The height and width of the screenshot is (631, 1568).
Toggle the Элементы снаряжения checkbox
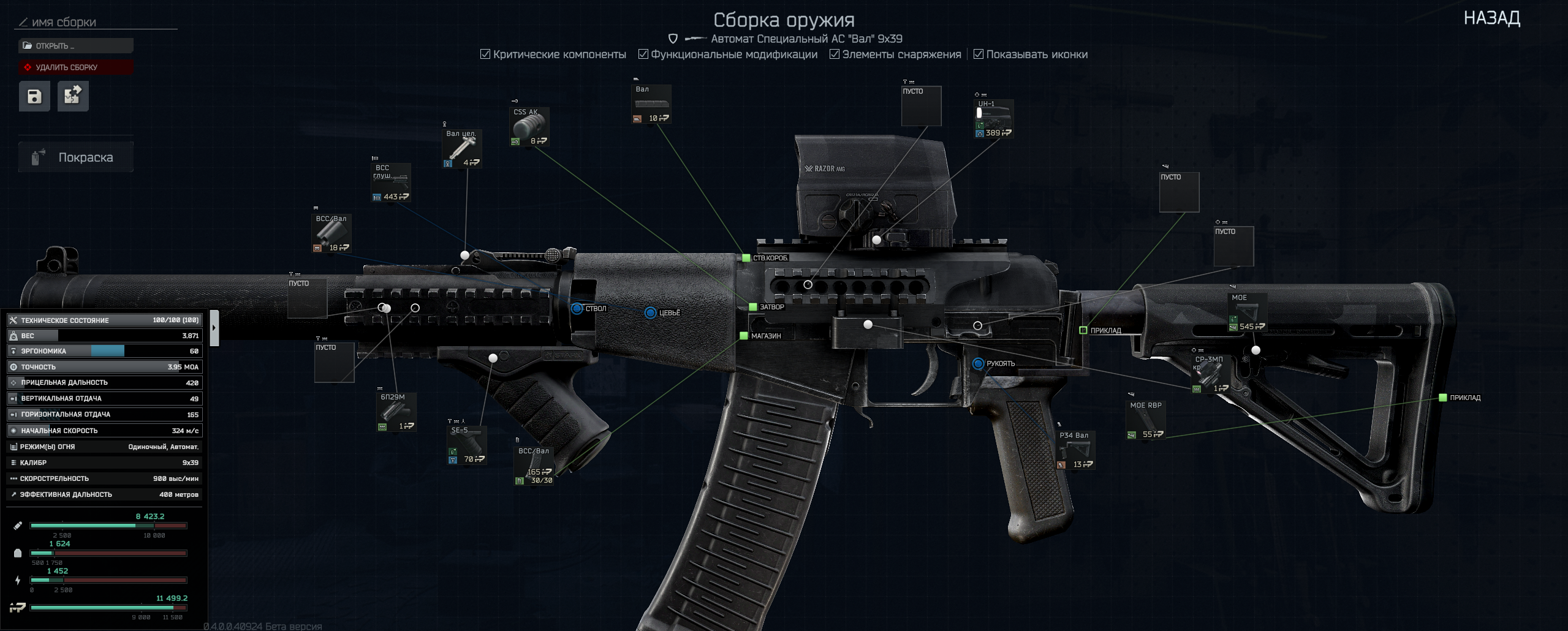[835, 55]
